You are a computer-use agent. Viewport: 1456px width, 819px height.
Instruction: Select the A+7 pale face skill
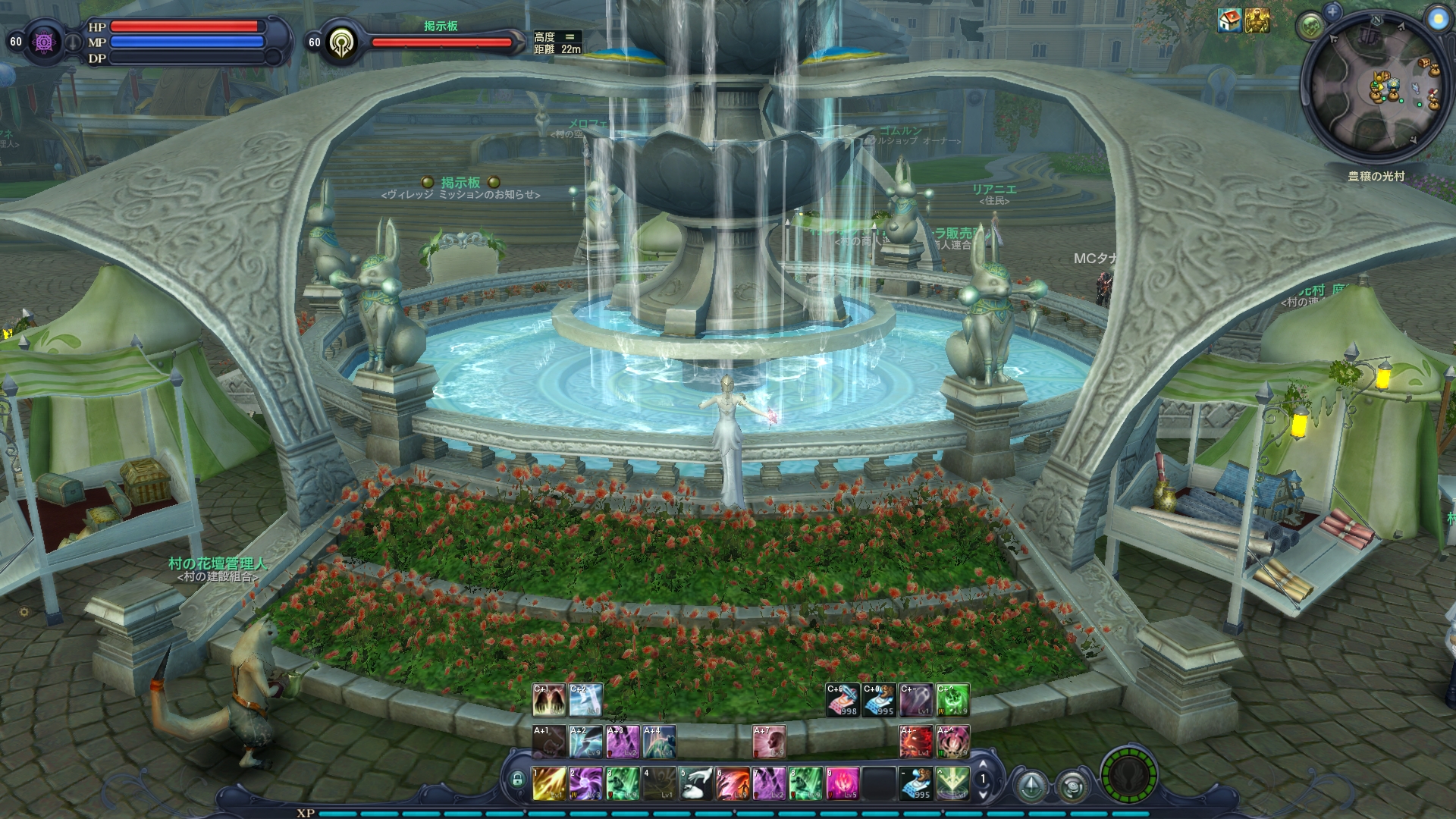pyautogui.click(x=769, y=742)
